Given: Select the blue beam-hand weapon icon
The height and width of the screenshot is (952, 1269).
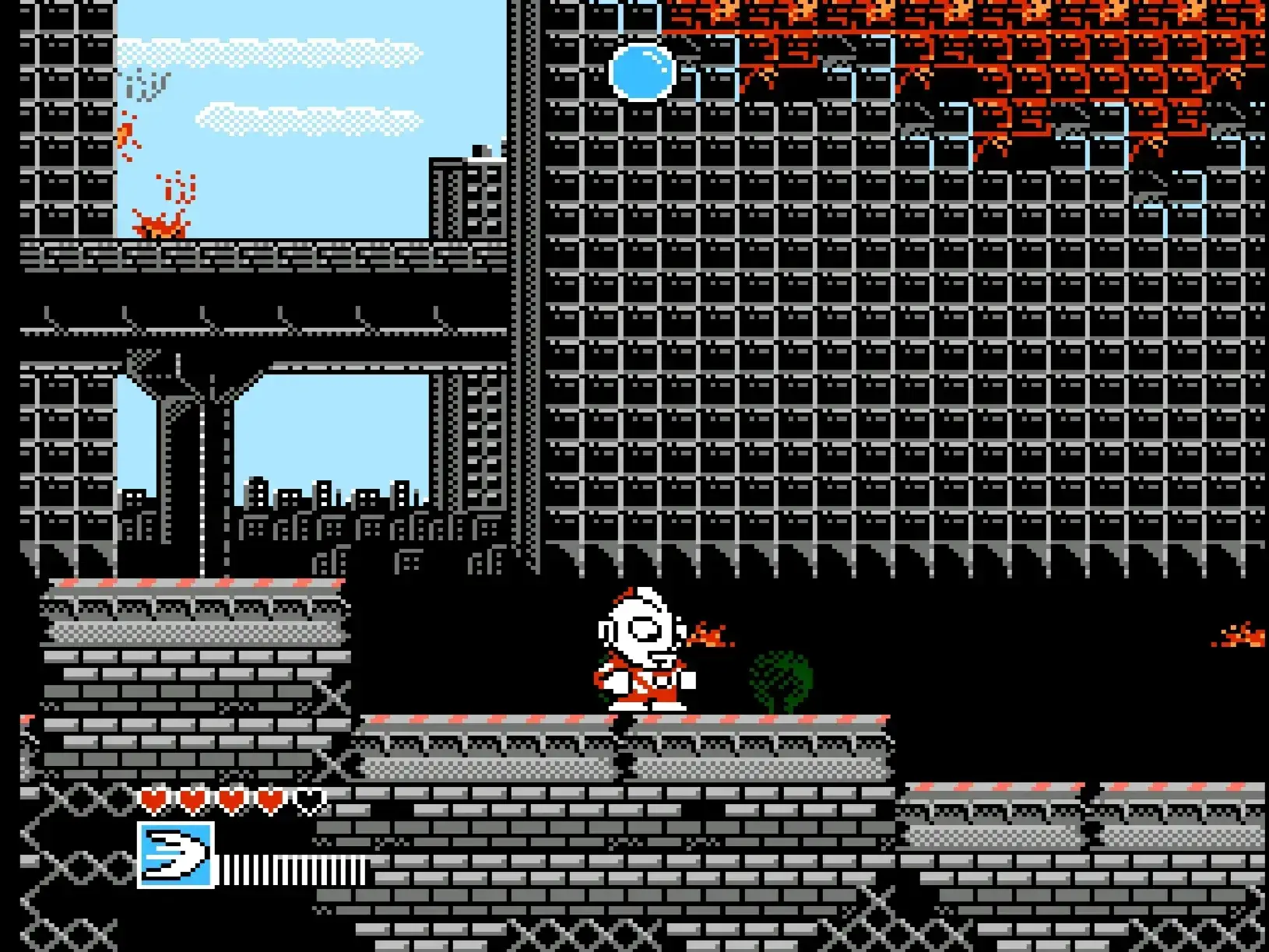Looking at the screenshot, I should (176, 854).
